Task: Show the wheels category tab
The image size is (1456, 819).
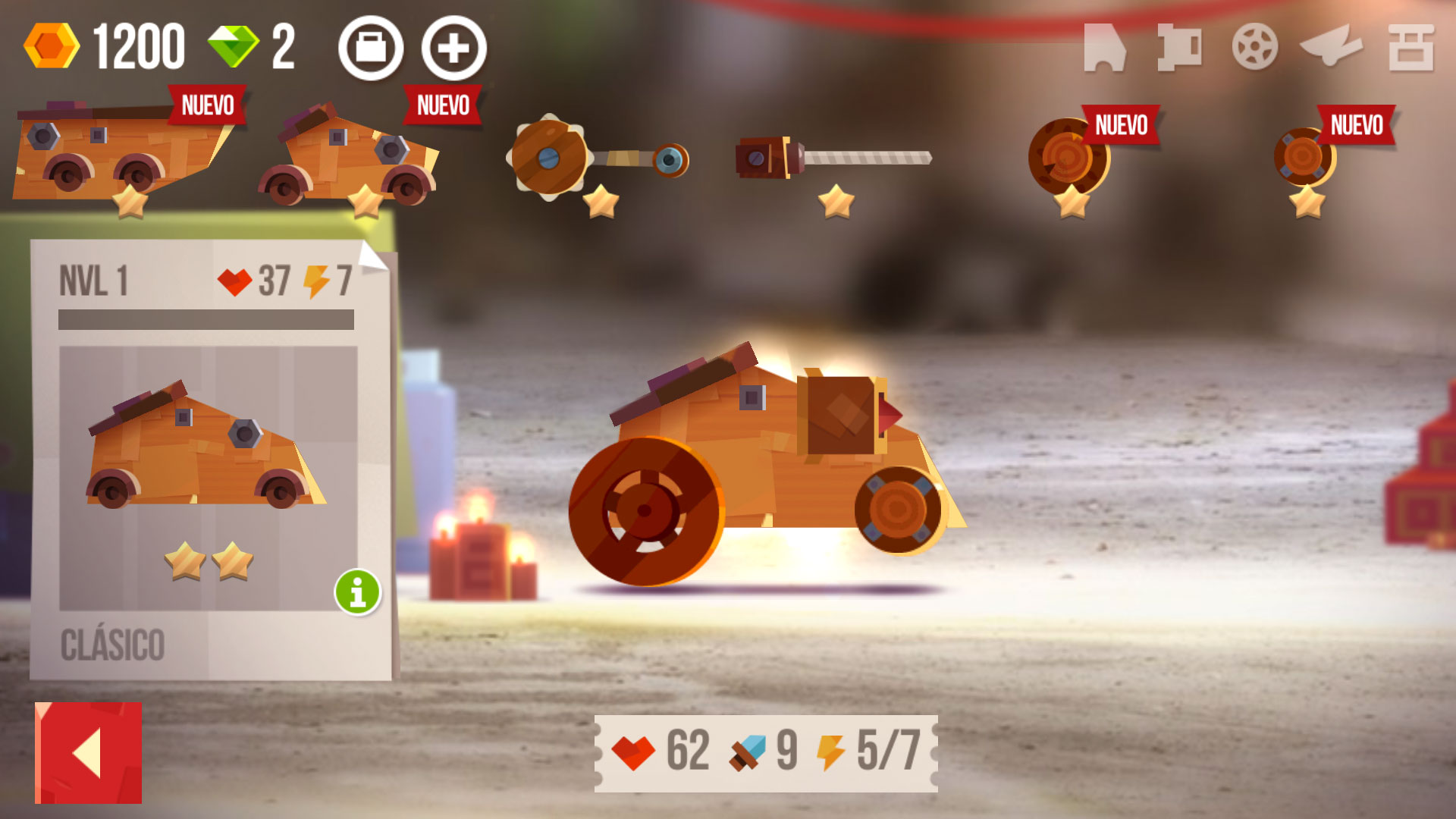Action: (x=1254, y=47)
